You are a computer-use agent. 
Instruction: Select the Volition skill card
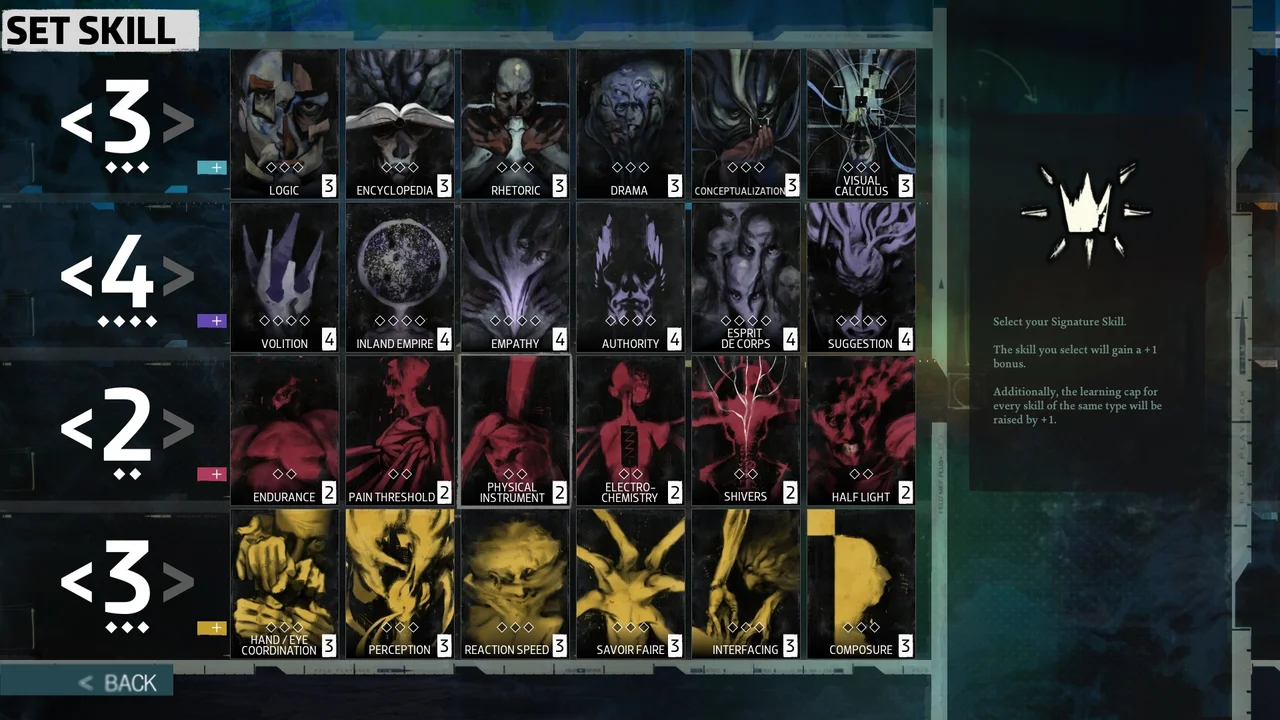click(x=284, y=277)
